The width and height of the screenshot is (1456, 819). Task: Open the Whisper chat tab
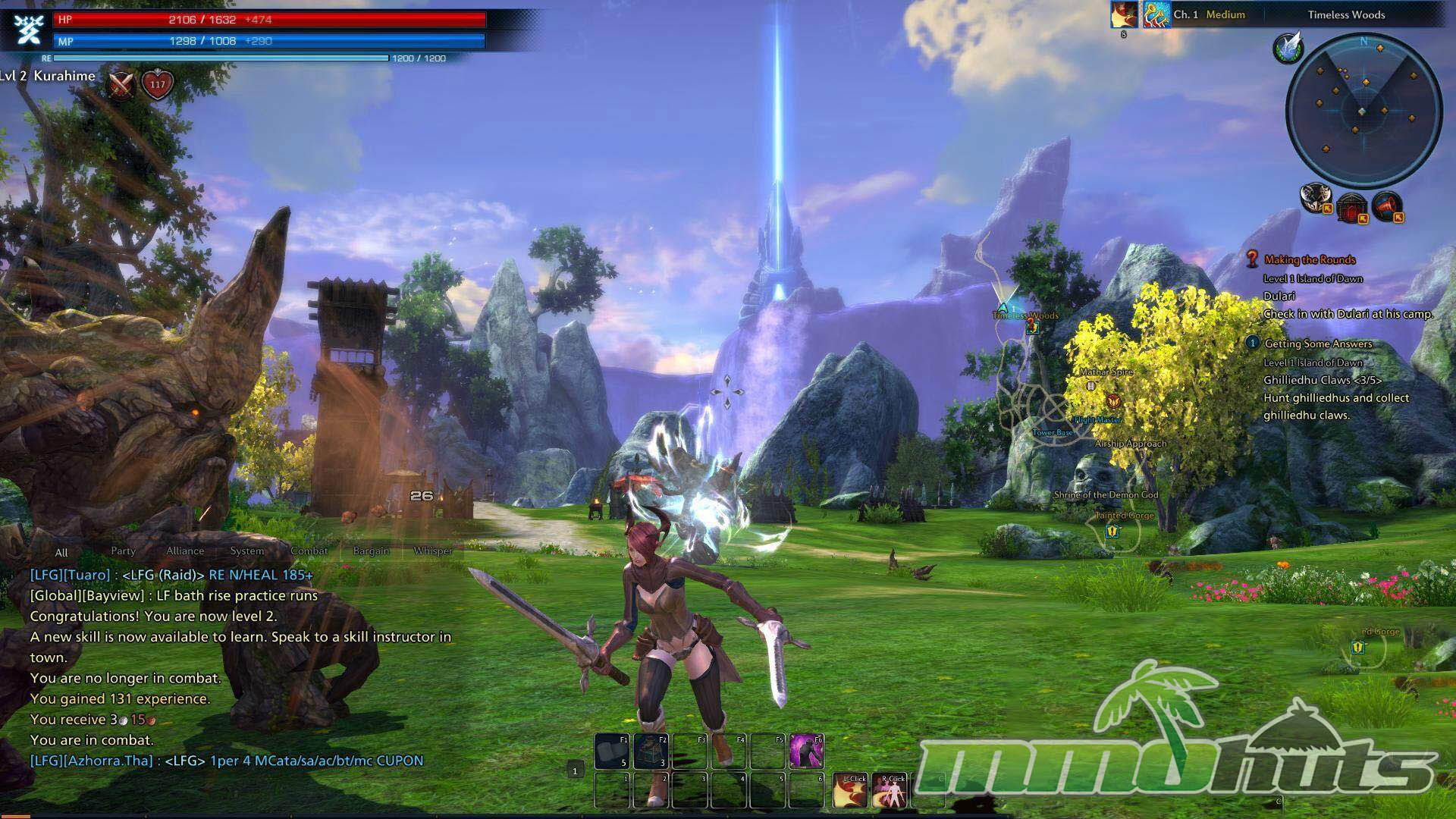click(x=433, y=551)
